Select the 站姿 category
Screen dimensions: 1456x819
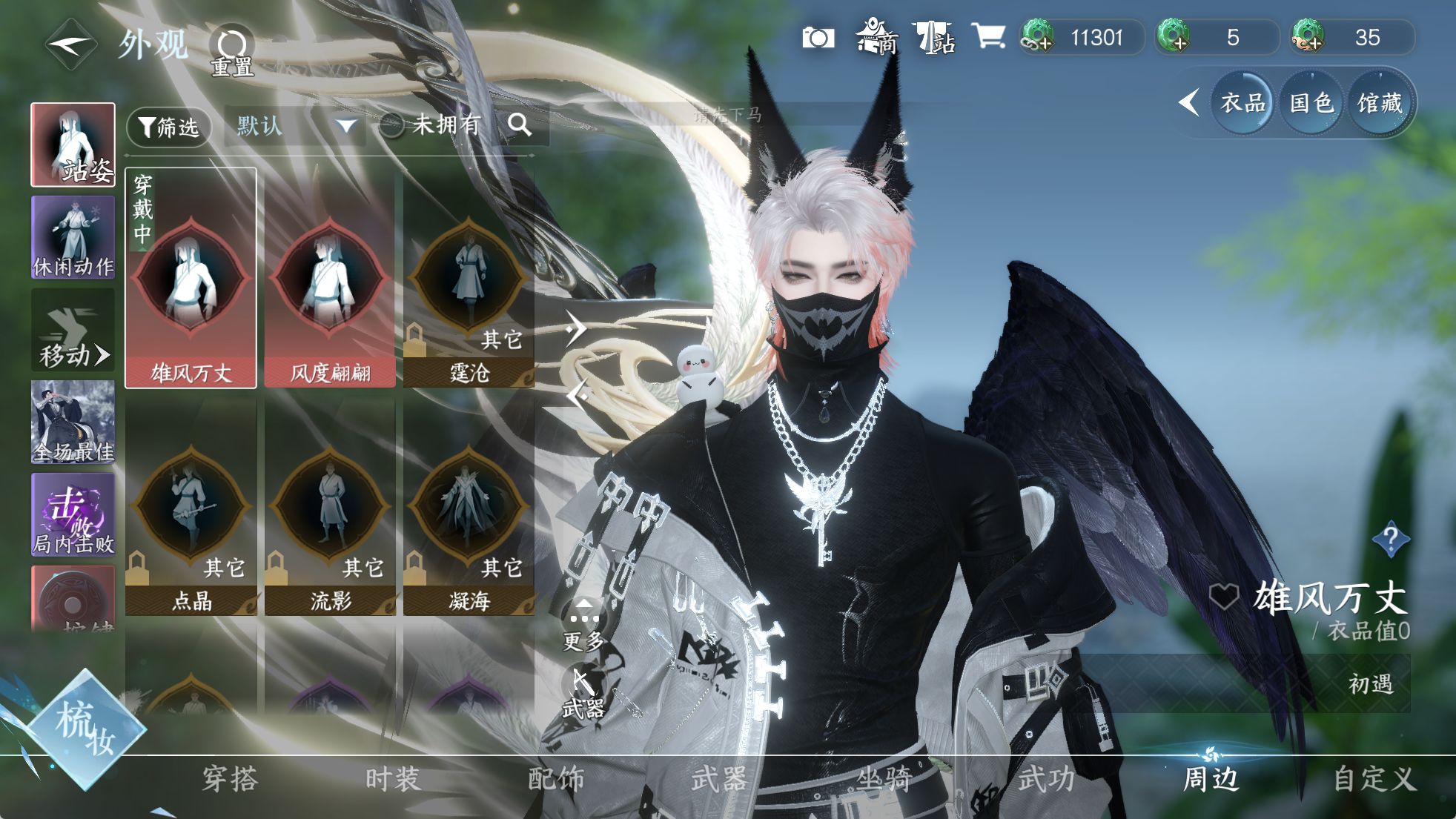coord(73,145)
